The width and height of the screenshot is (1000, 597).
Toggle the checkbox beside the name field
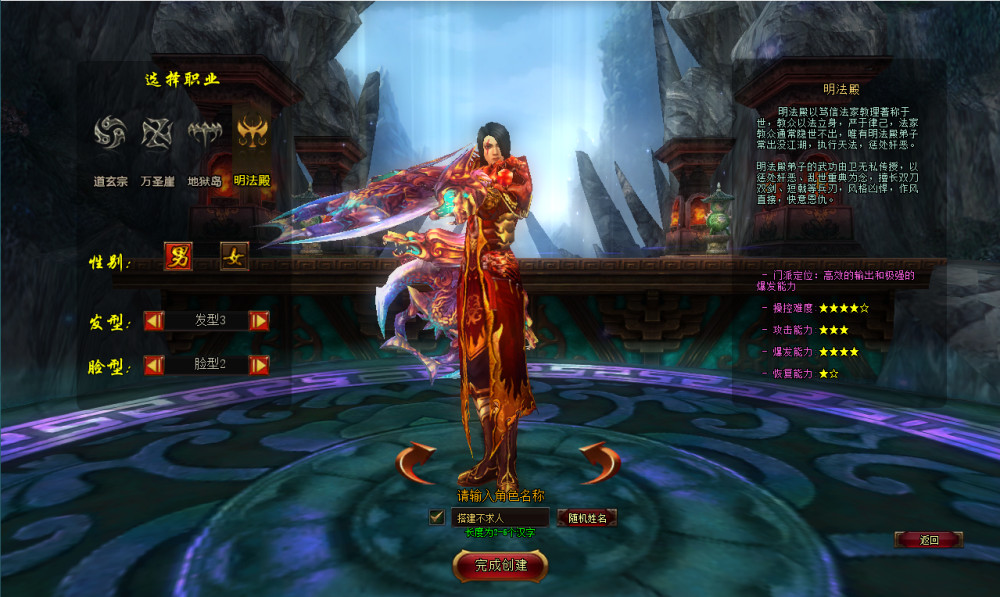(436, 517)
